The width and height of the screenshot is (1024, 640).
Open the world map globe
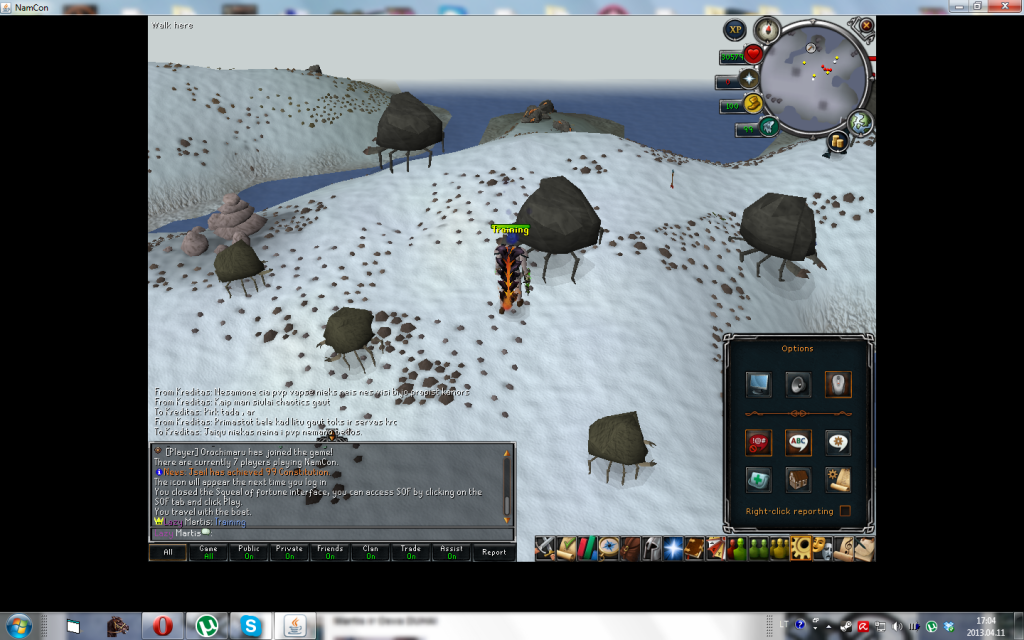[860, 122]
